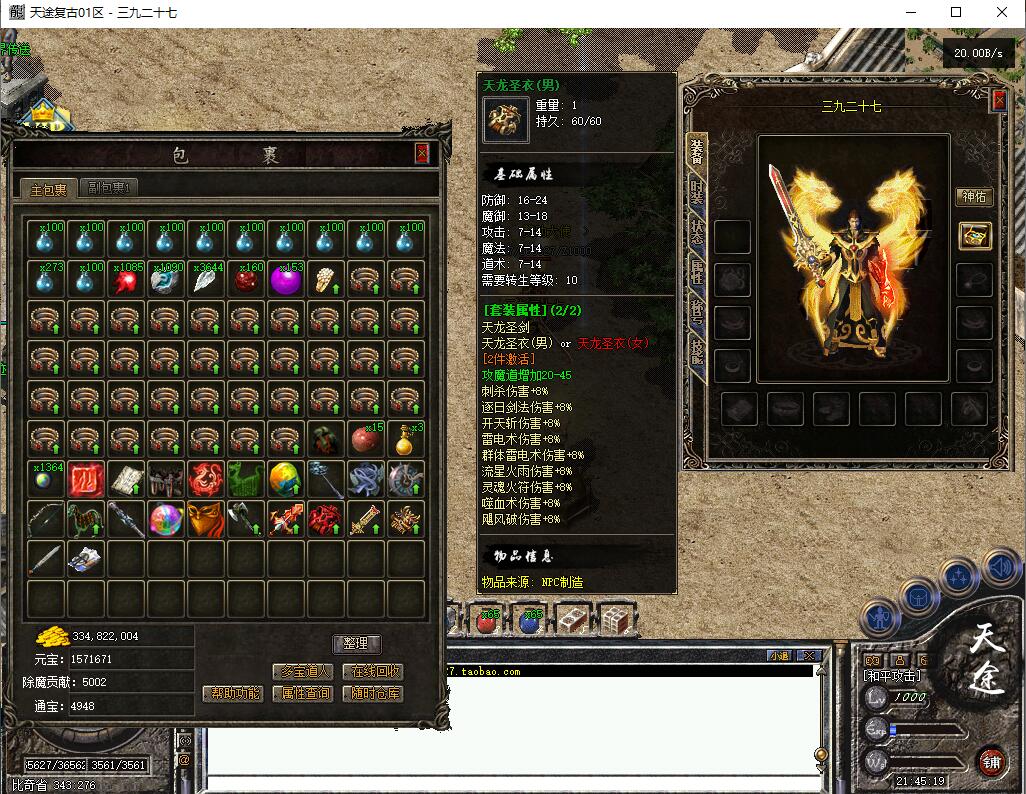This screenshot has height=794, width=1026.
Task: Switch to the 副包裹1 tab
Action: coord(111,187)
